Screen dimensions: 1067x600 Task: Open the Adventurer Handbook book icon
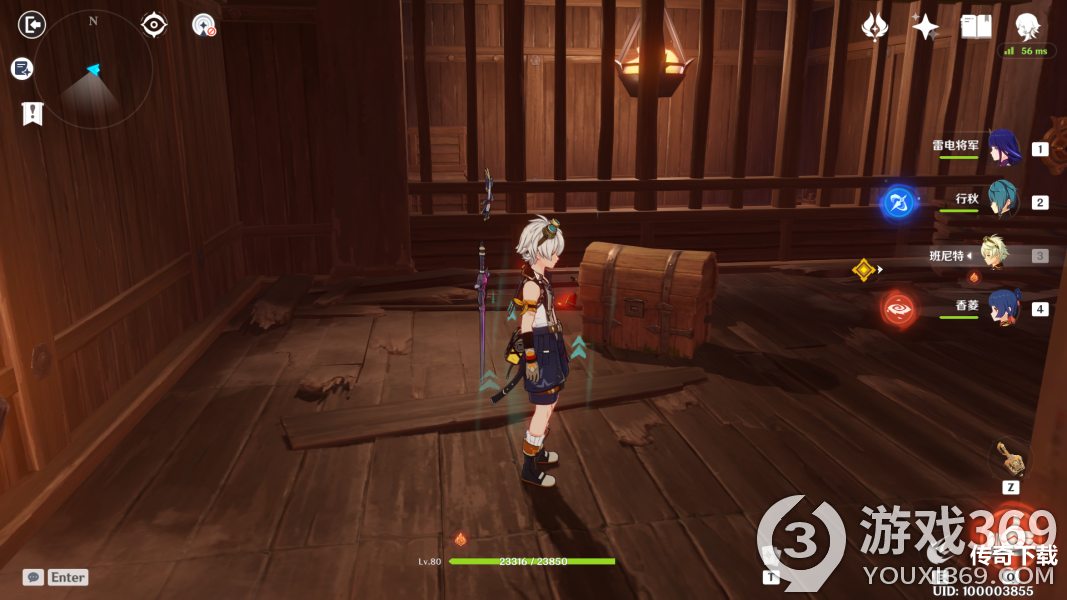pyautogui.click(x=976, y=27)
